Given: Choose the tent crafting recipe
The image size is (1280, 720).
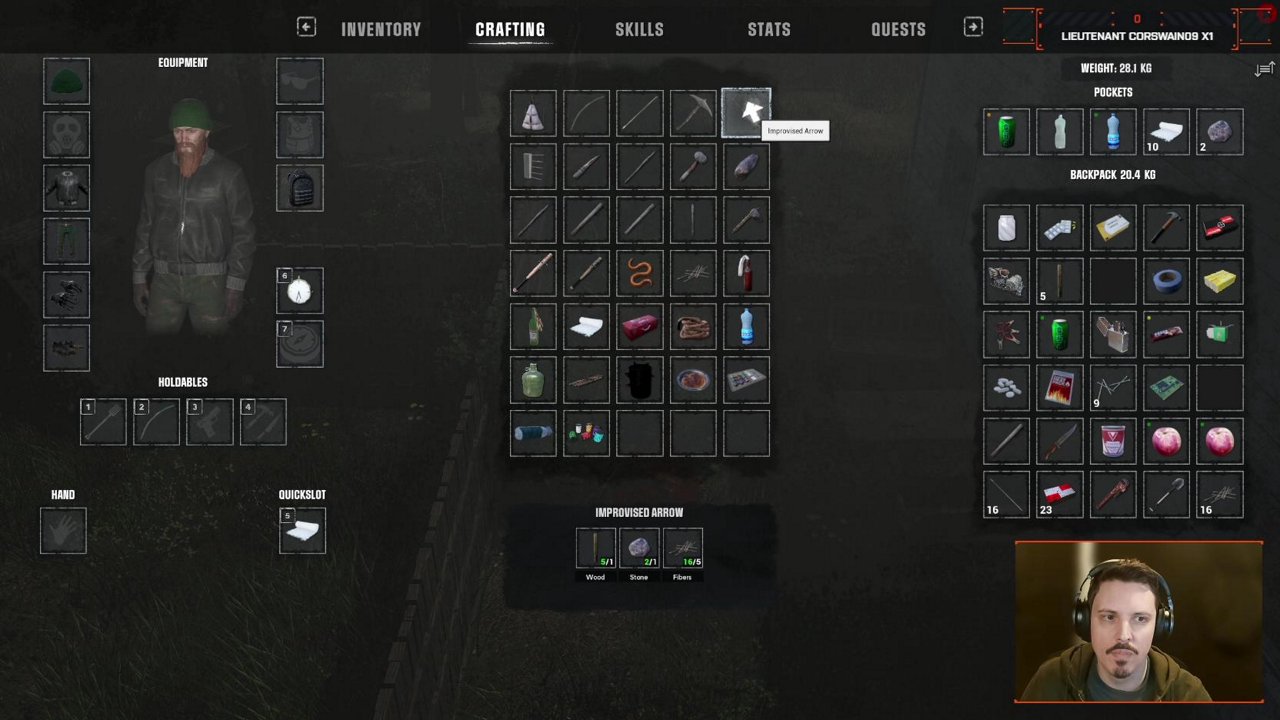Looking at the screenshot, I should click(533, 114).
